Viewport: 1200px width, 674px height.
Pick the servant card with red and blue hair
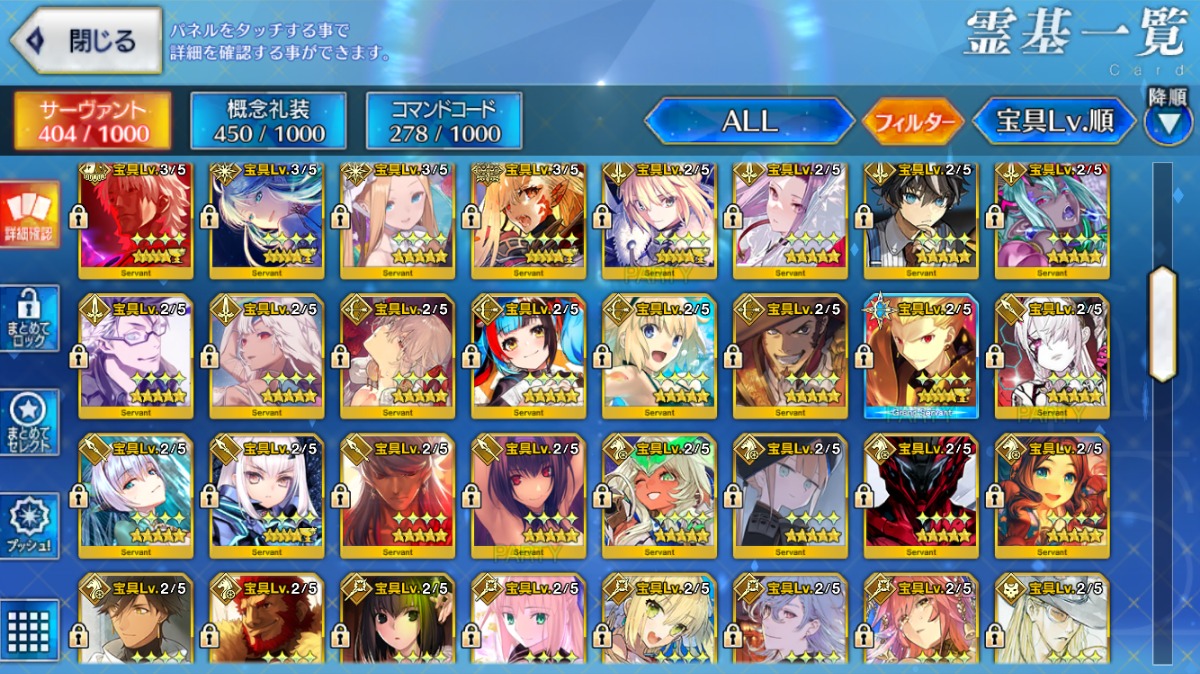(x=528, y=356)
